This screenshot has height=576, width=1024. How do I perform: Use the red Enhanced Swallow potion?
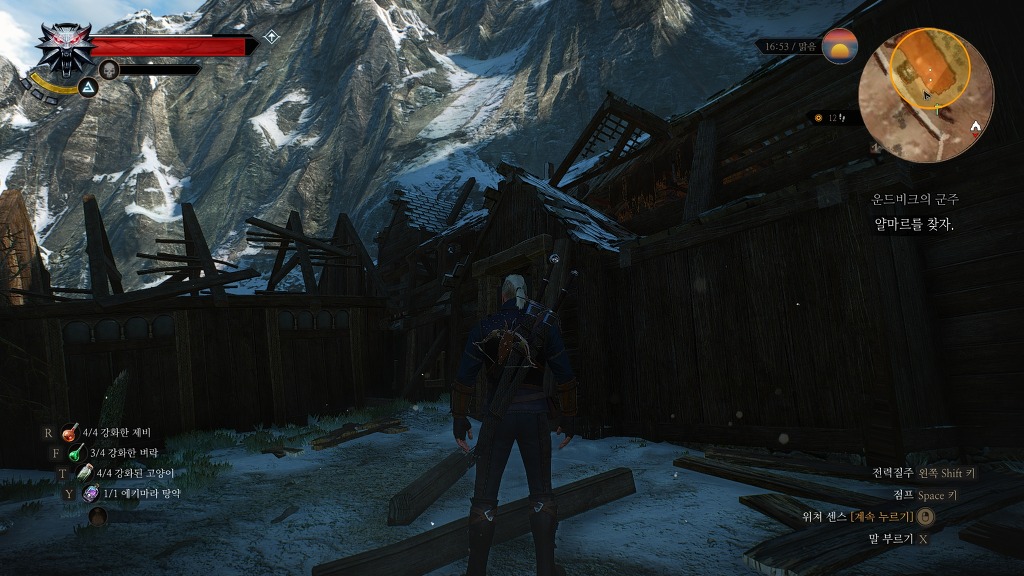pos(70,433)
